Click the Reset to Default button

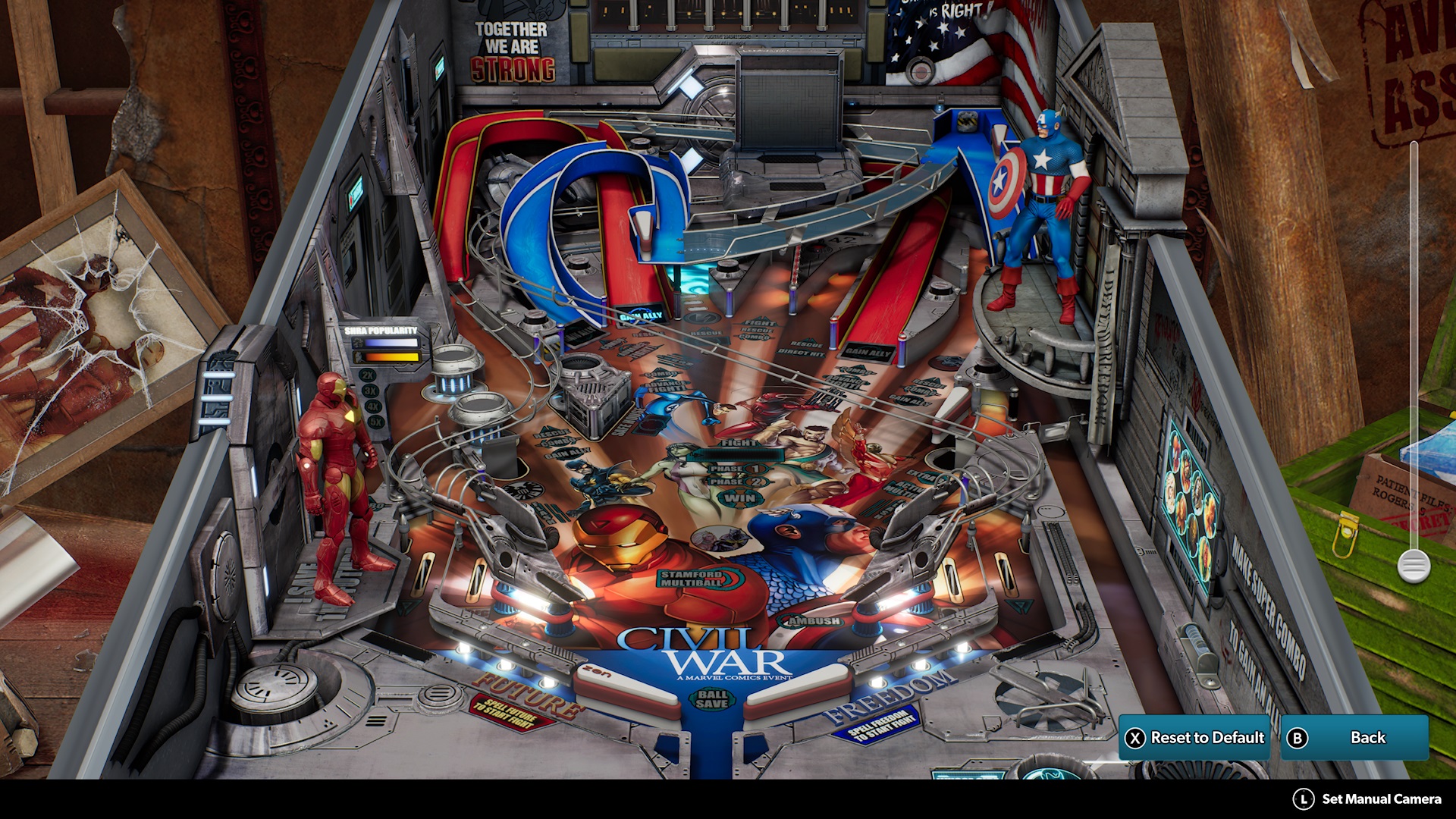(1194, 736)
